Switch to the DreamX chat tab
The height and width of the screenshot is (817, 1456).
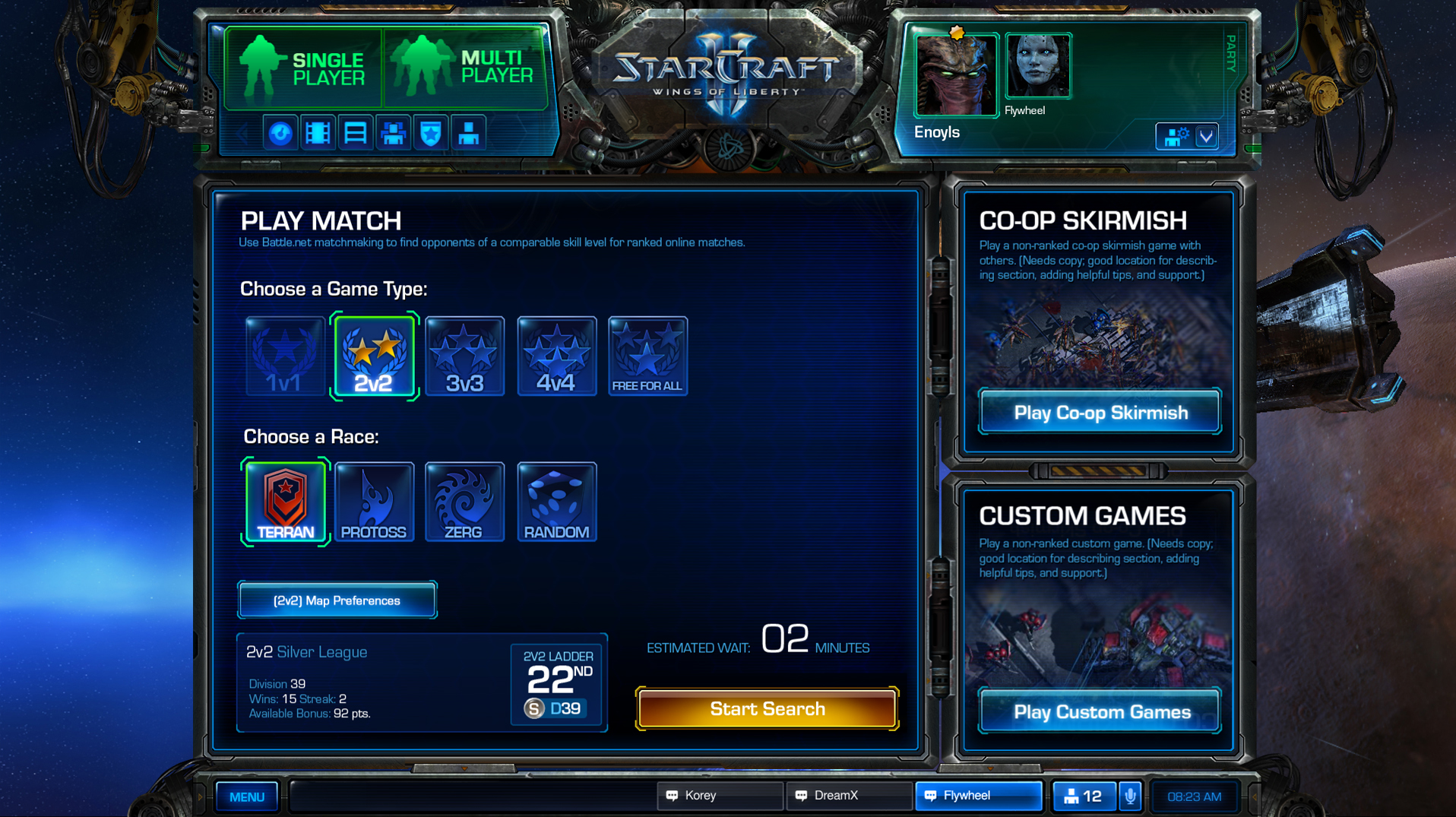pos(848,796)
